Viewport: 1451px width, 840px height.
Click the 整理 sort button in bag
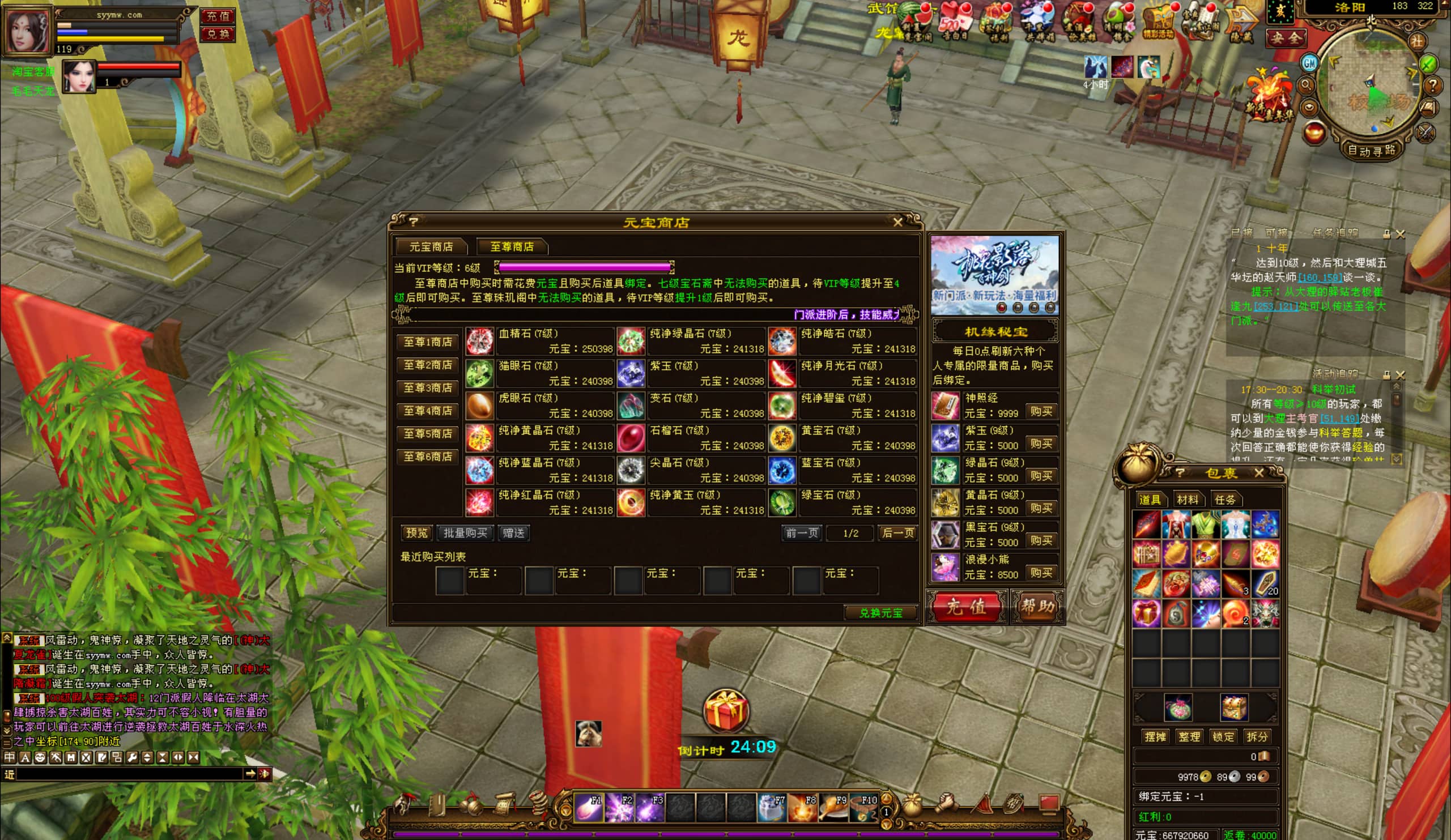tap(1189, 737)
